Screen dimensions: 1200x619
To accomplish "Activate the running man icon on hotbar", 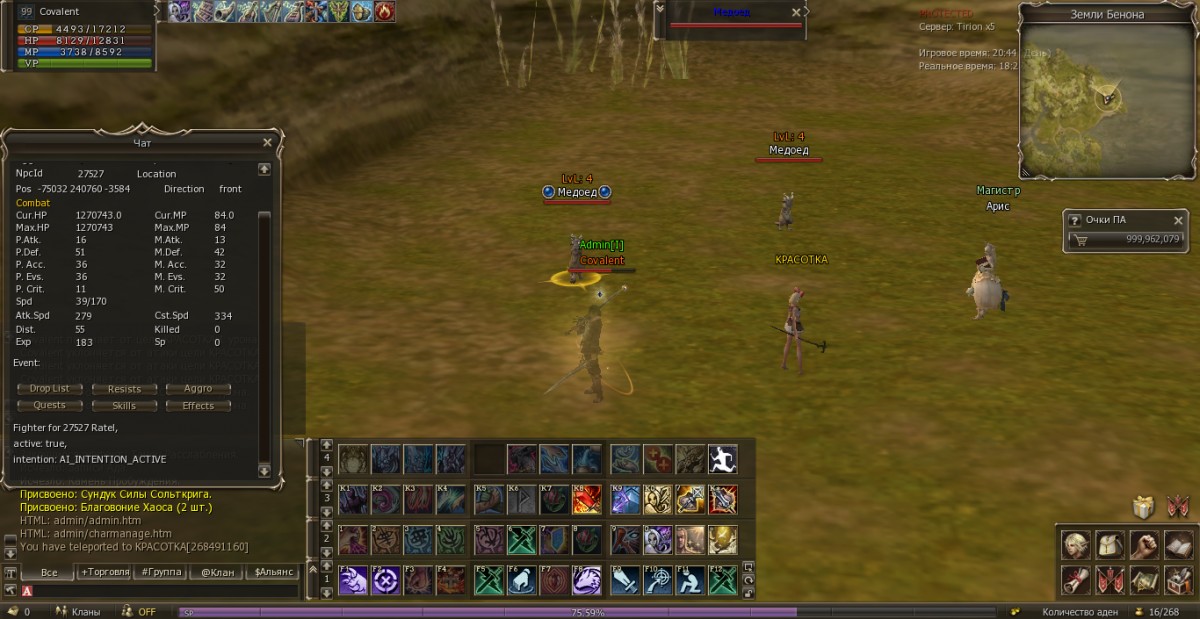I will [x=722, y=459].
